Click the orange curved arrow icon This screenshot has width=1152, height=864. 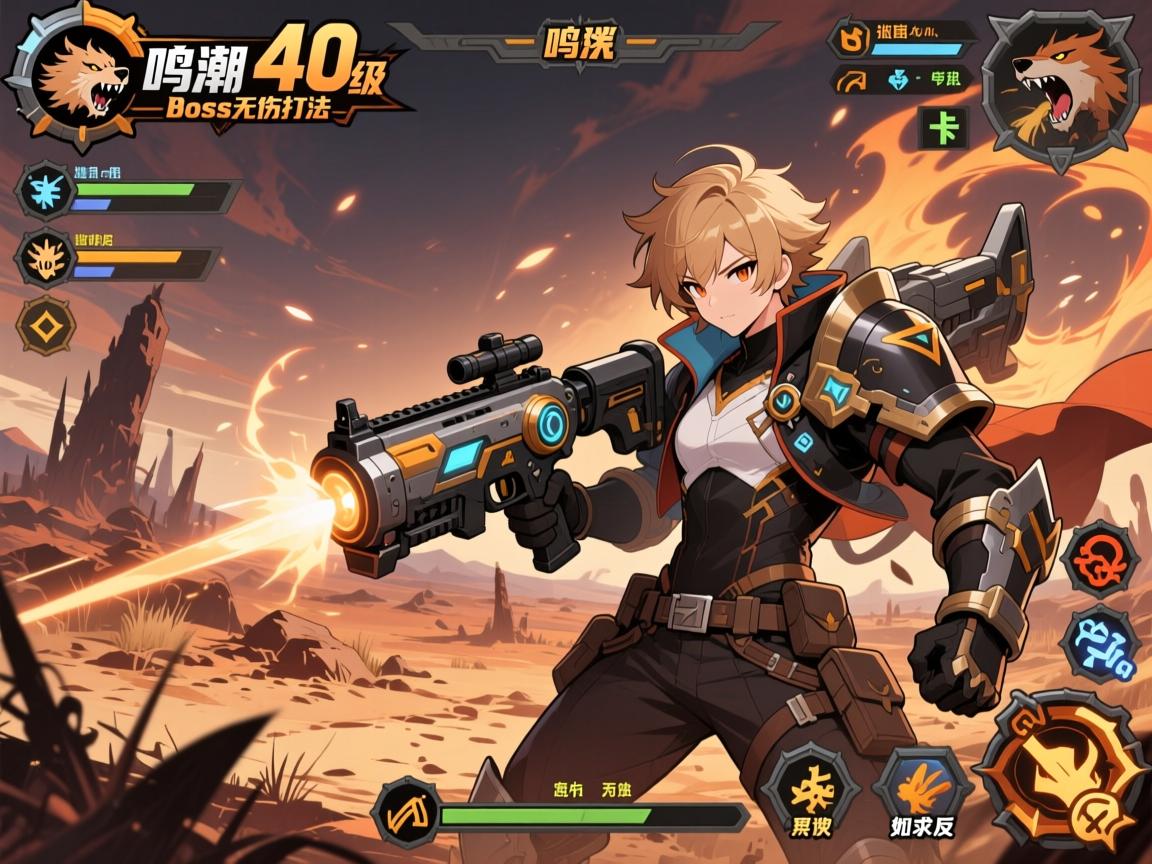pyautogui.click(x=853, y=82)
